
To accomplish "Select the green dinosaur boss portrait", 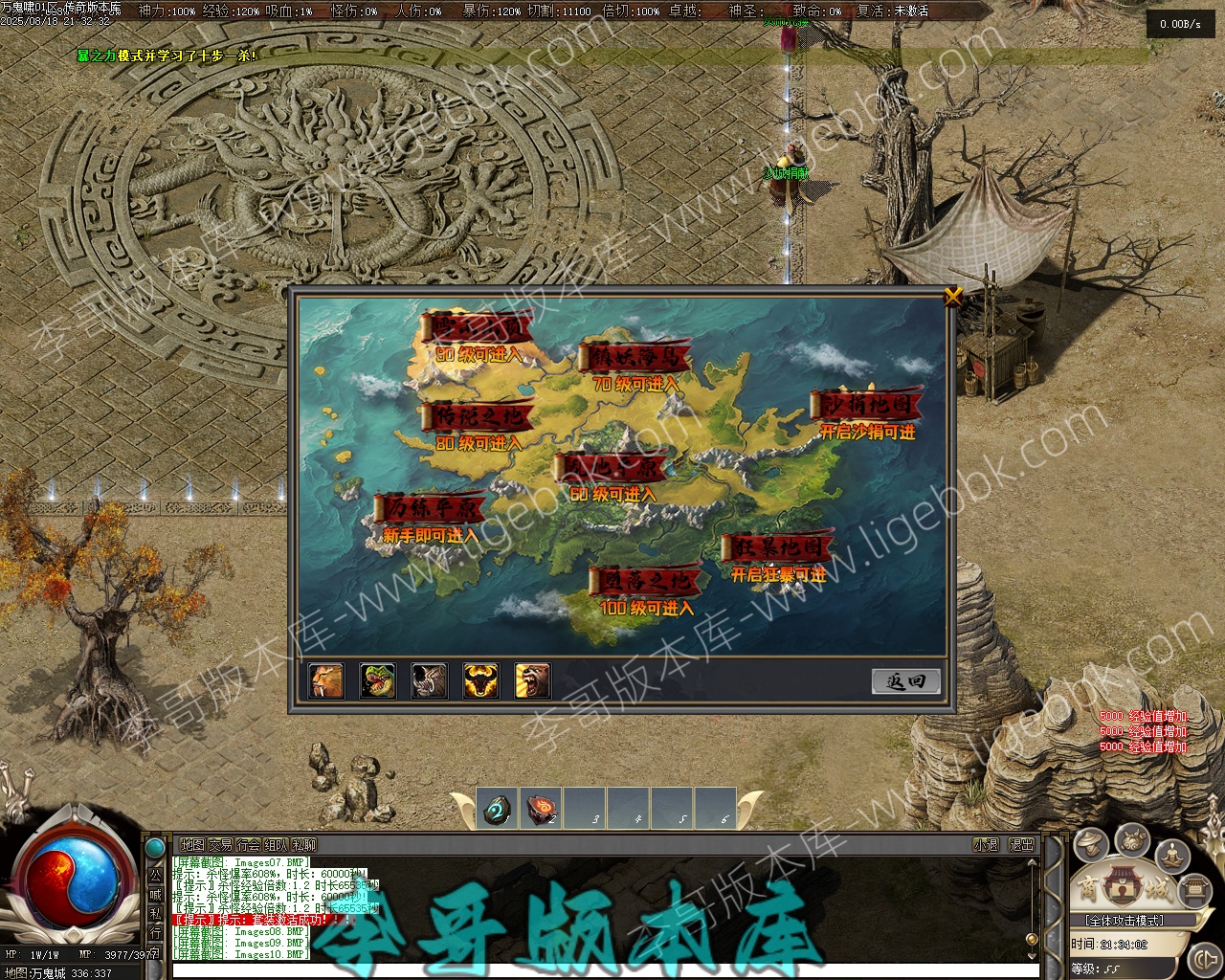I will click(378, 680).
